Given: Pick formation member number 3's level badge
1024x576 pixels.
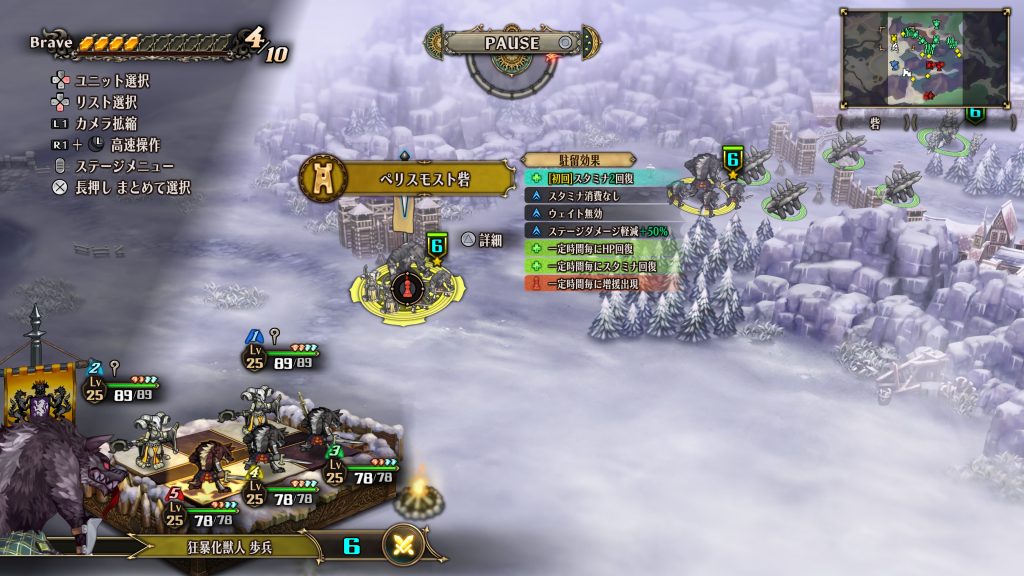Looking at the screenshot, I should [334, 470].
